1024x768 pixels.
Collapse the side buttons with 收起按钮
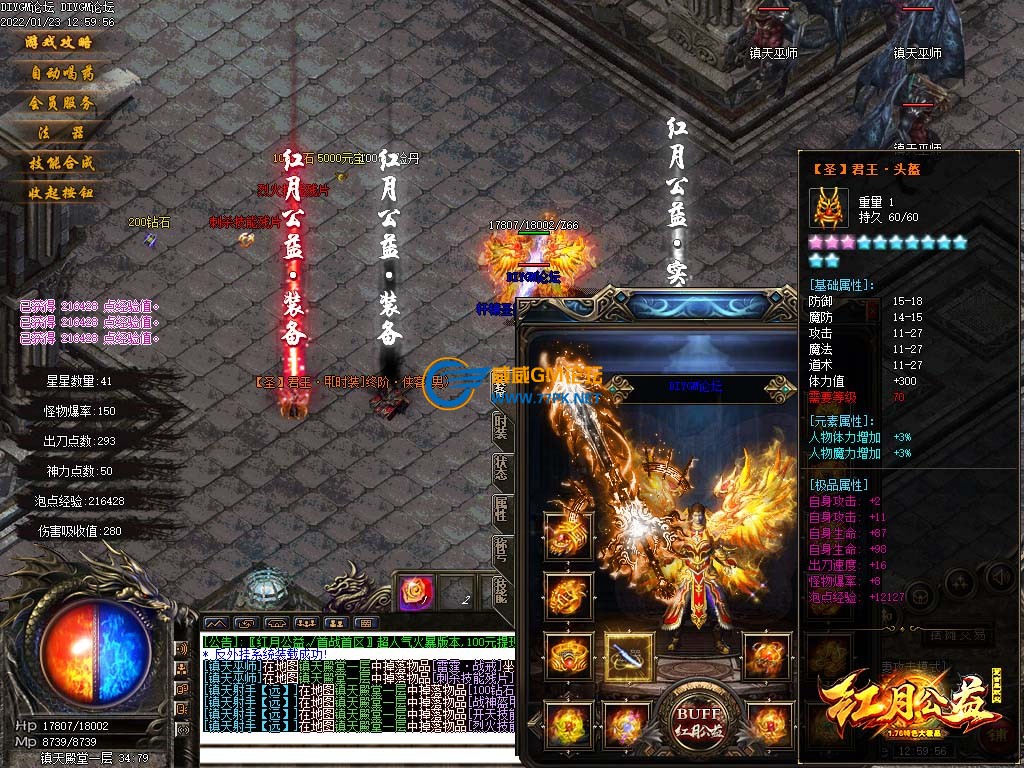click(x=61, y=192)
